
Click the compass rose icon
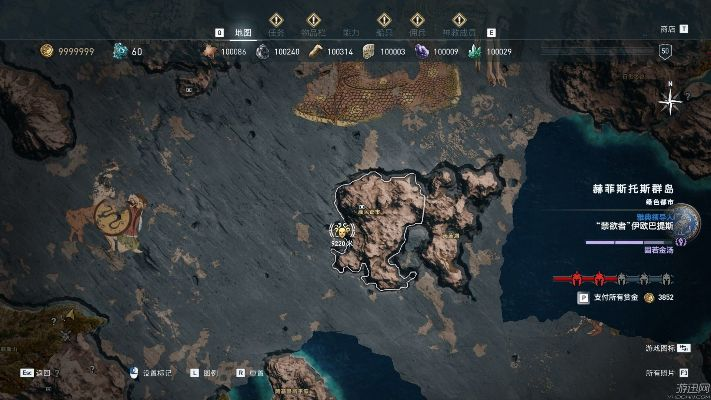[x=673, y=99]
